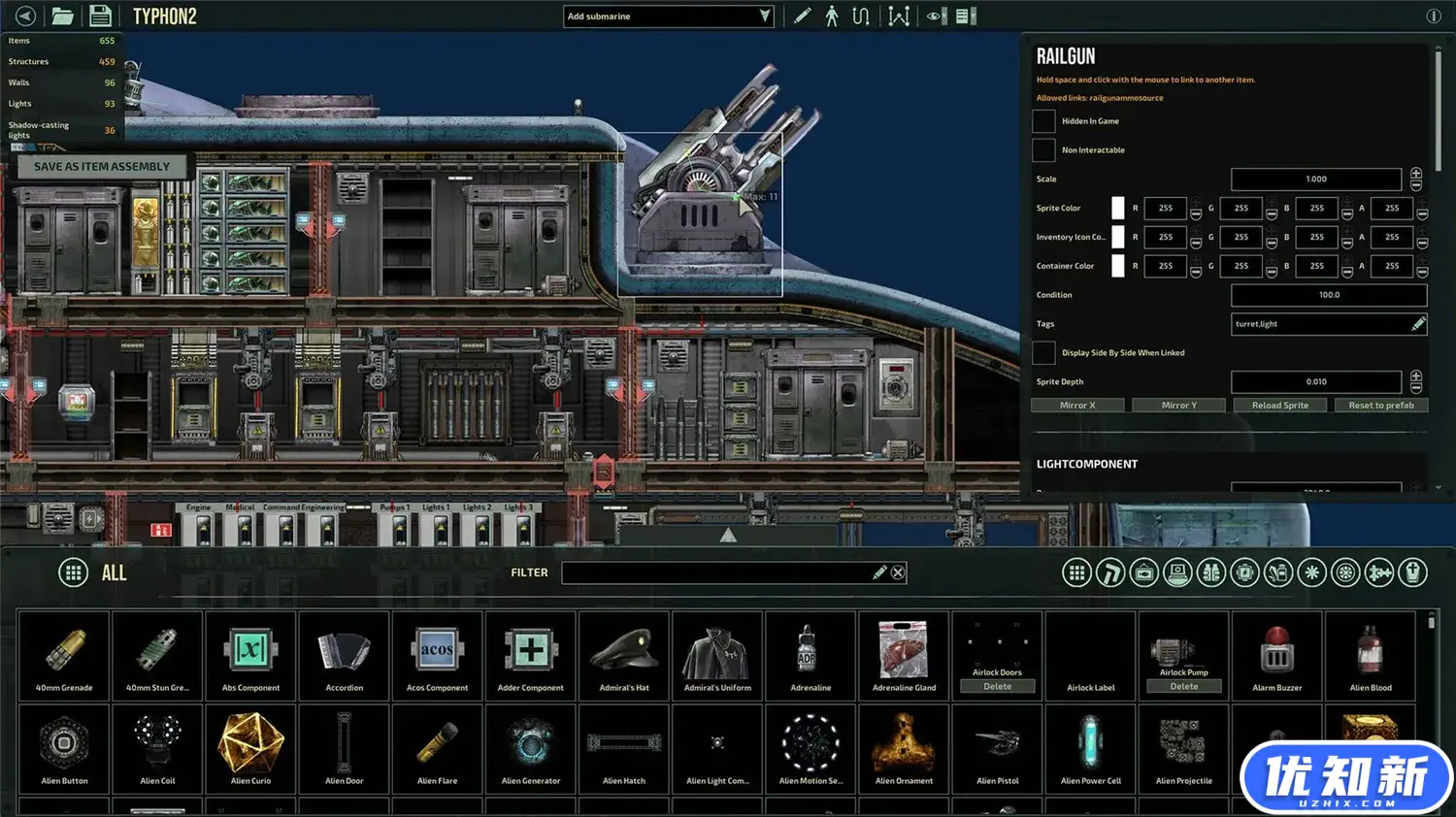Clear the filter with the X button
1456x817 pixels.
(898, 572)
